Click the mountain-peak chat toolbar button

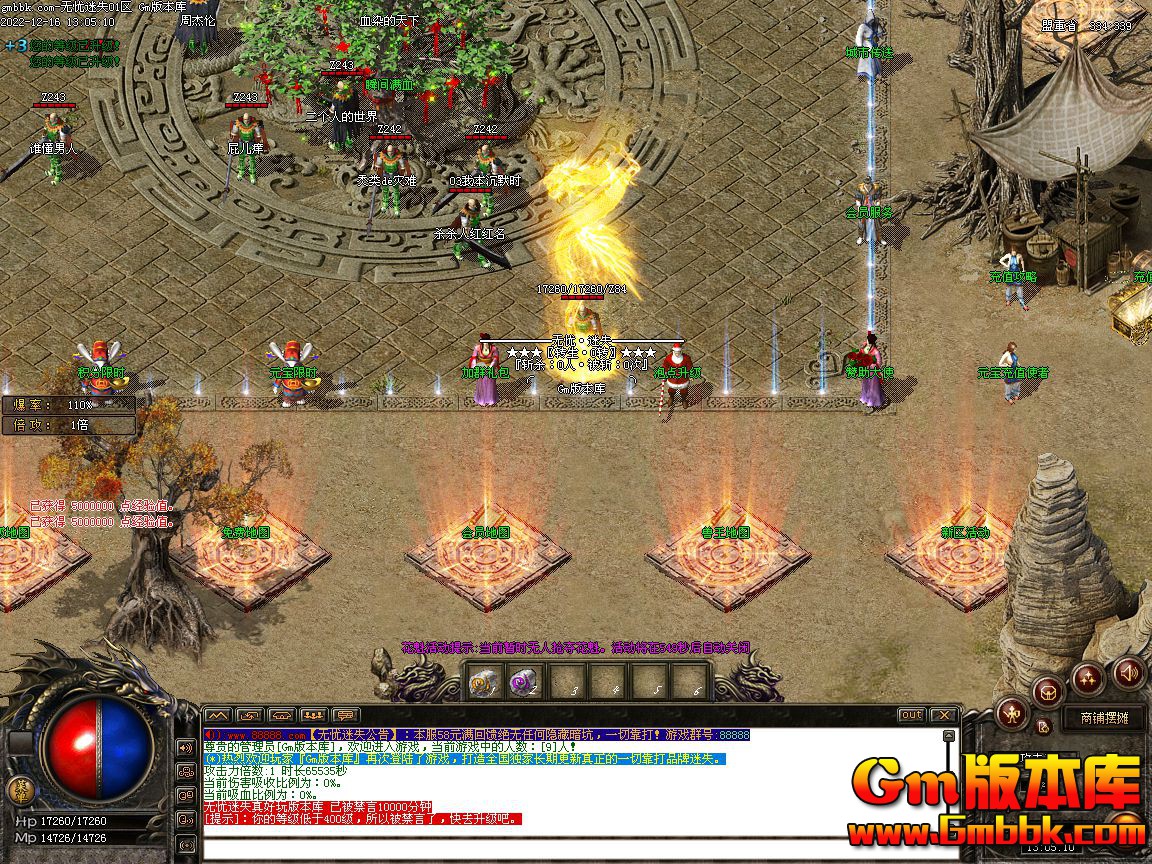click(x=218, y=715)
